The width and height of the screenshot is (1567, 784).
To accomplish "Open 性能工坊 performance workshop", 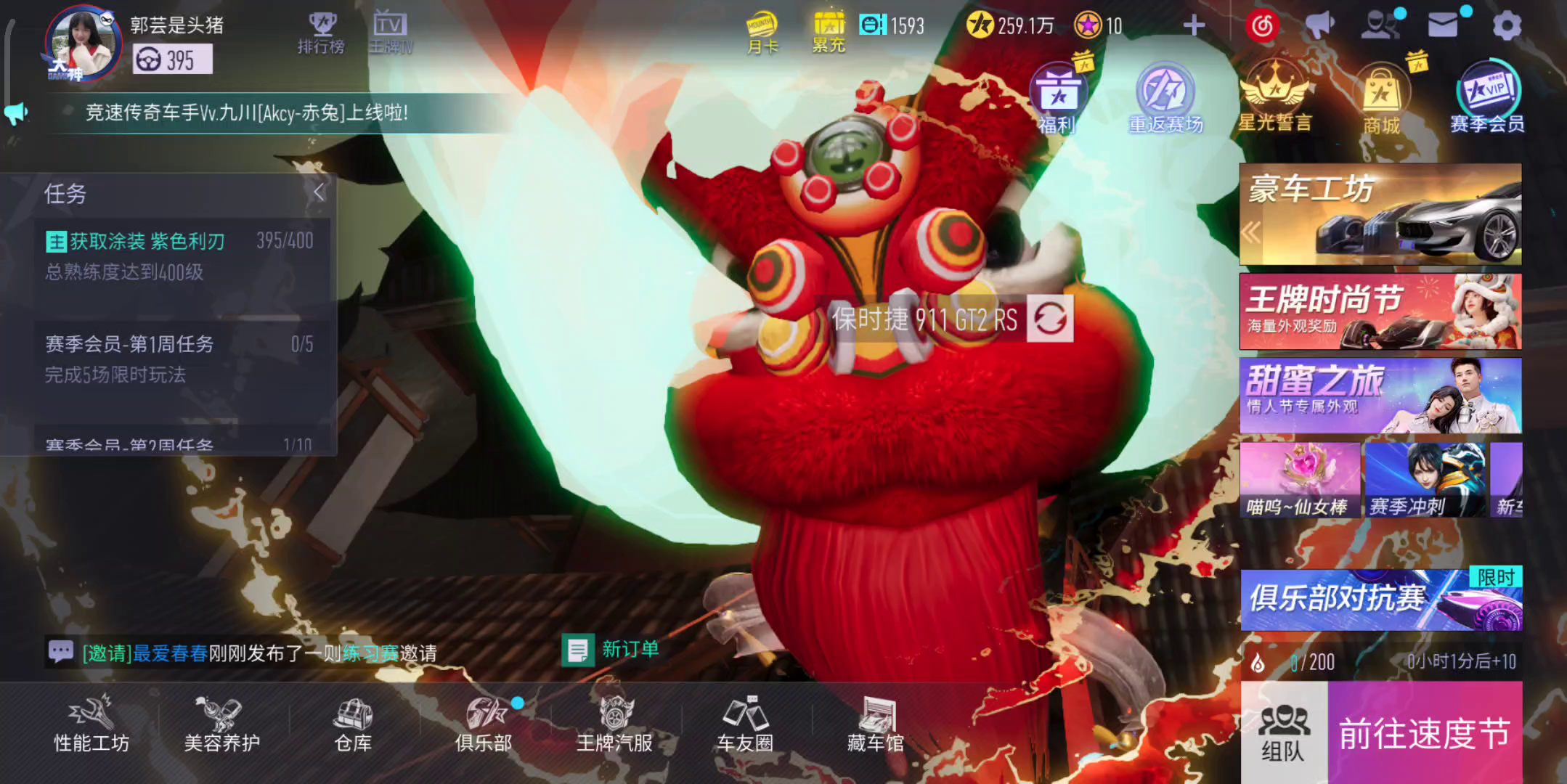I will [91, 724].
